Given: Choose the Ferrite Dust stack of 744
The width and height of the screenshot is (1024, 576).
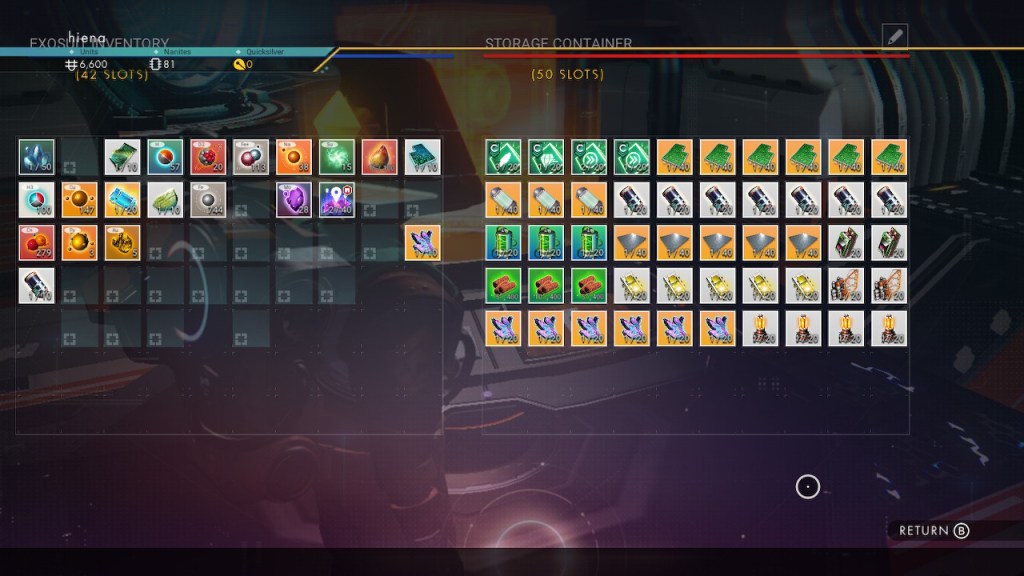Looking at the screenshot, I should coord(208,199).
